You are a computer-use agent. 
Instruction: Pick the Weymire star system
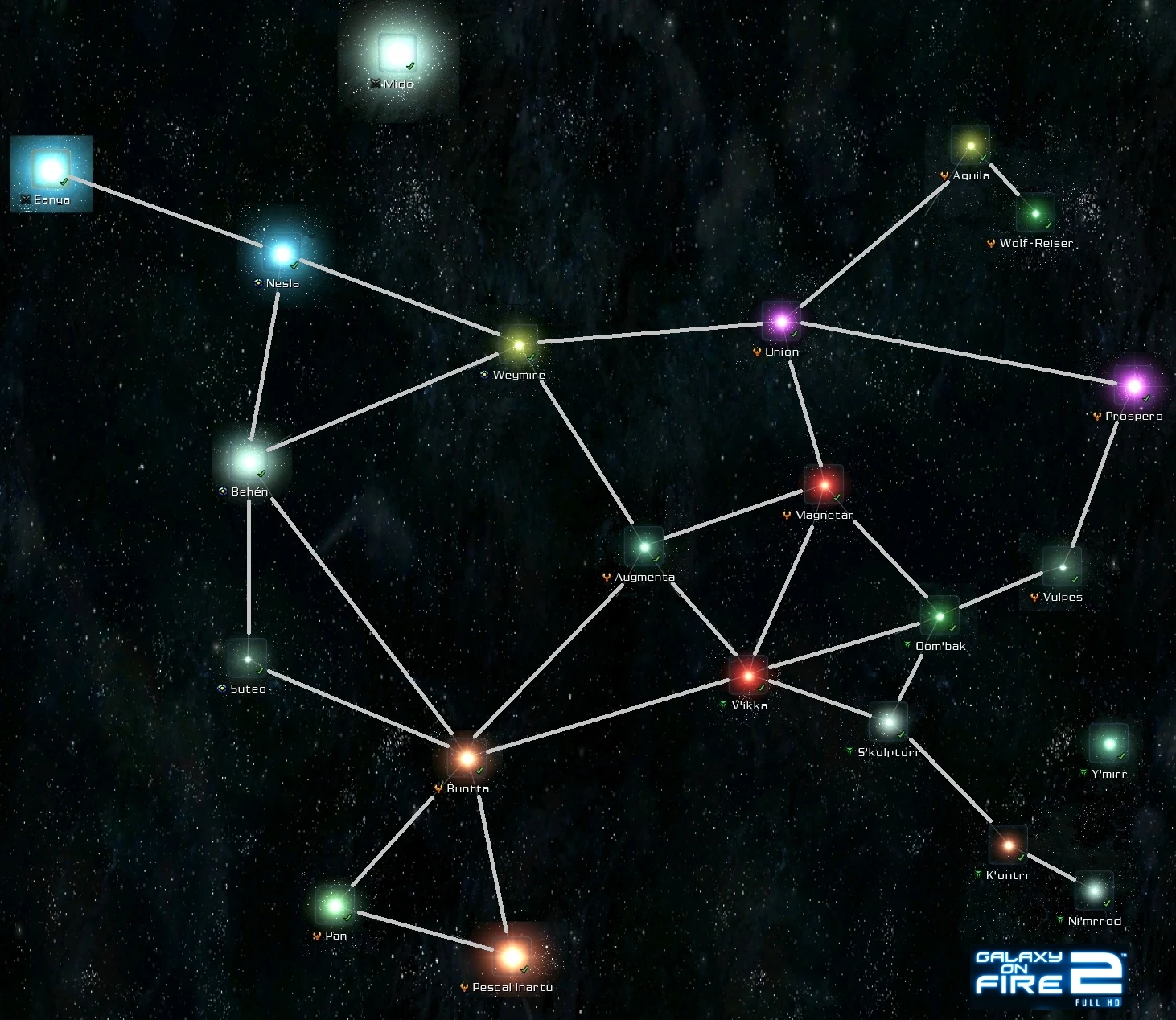519,345
